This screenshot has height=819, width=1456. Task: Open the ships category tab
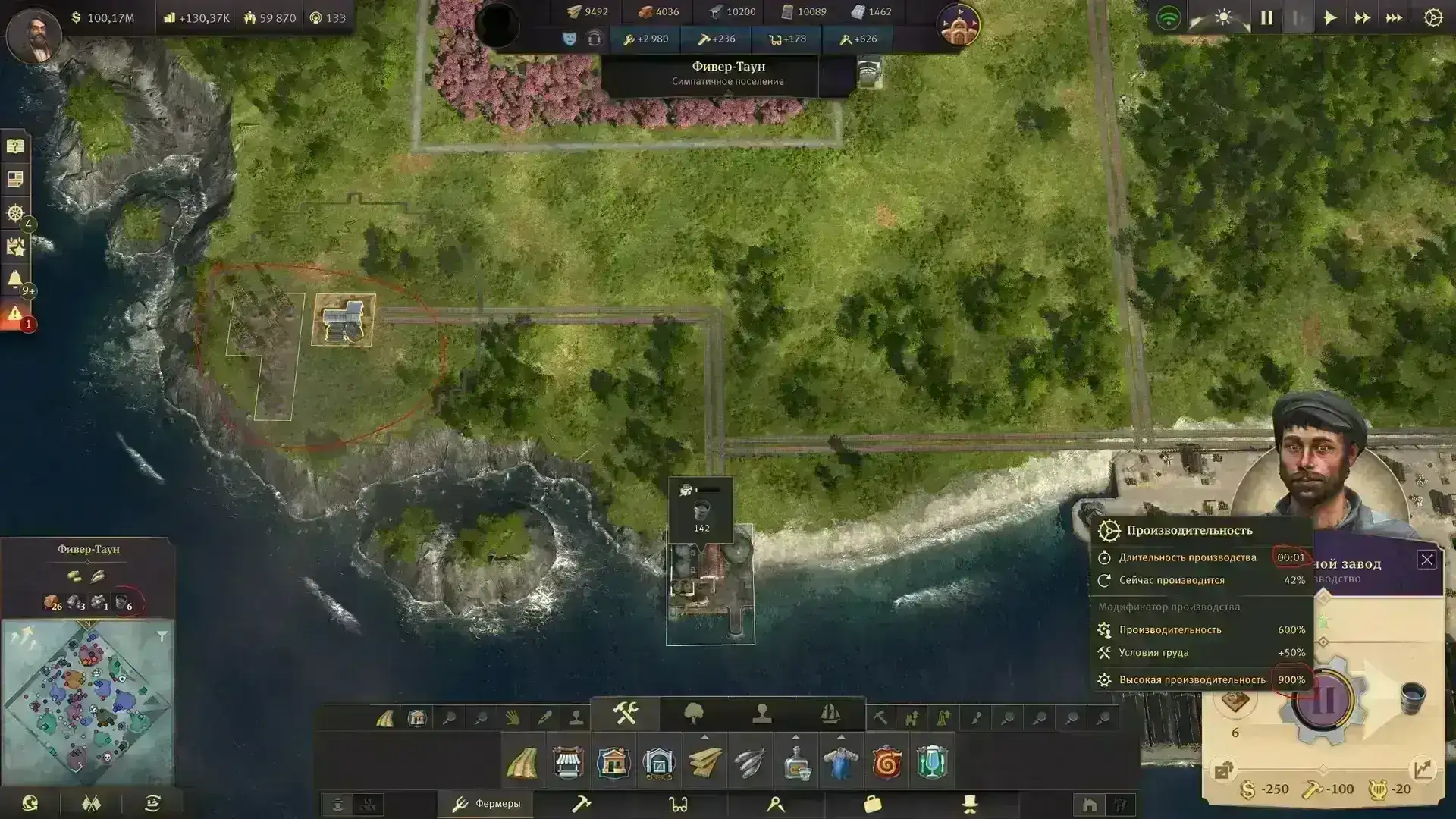830,714
